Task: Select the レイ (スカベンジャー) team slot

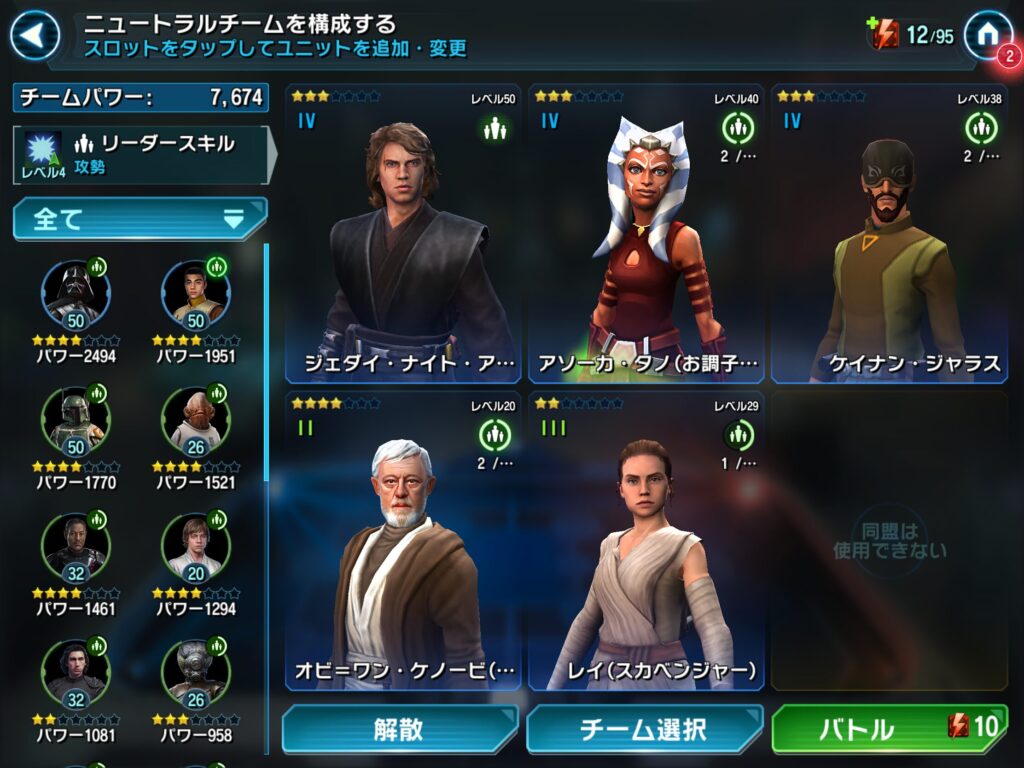Action: (646, 541)
